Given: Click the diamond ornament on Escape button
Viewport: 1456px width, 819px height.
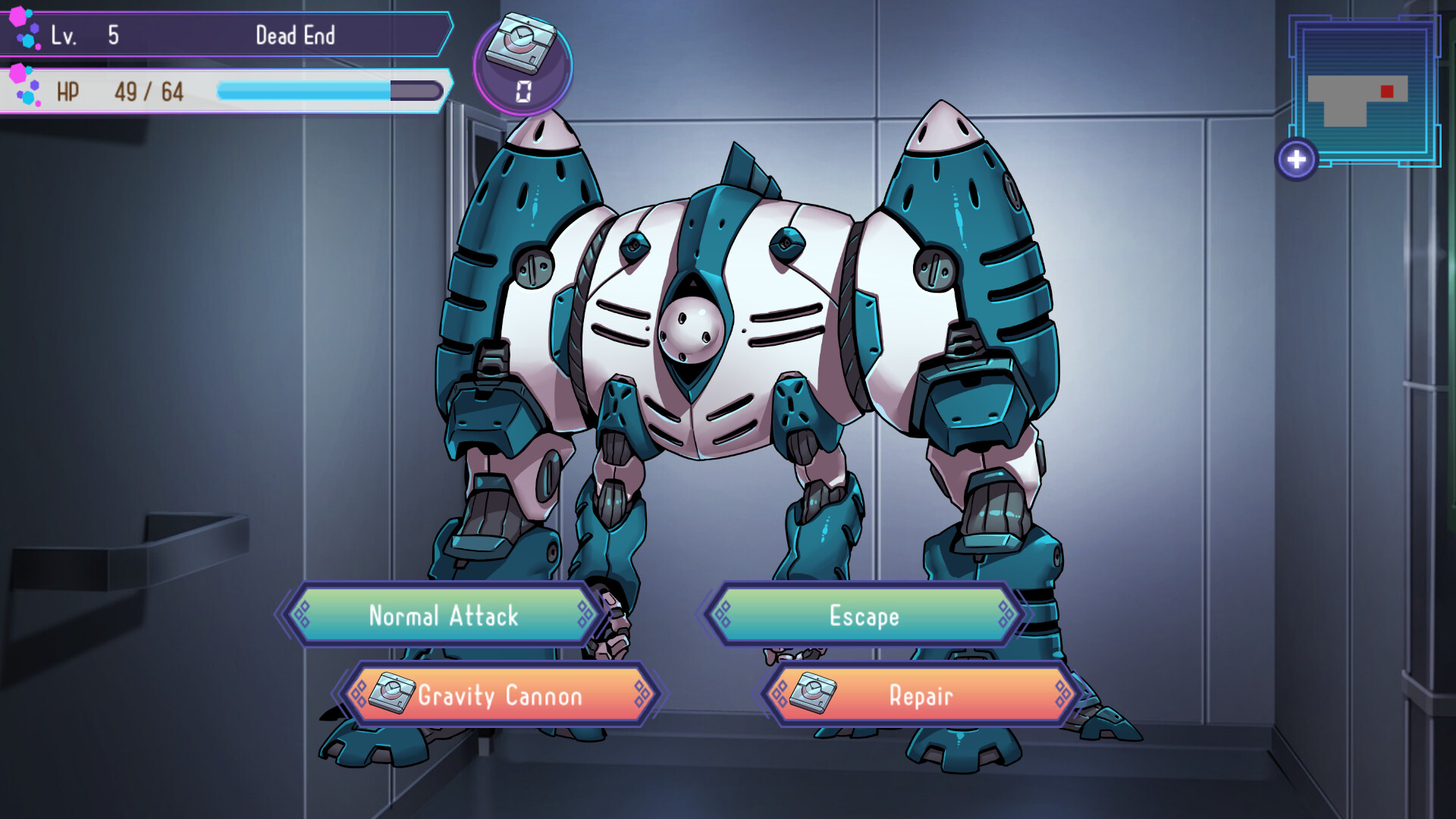Looking at the screenshot, I should tap(722, 616).
